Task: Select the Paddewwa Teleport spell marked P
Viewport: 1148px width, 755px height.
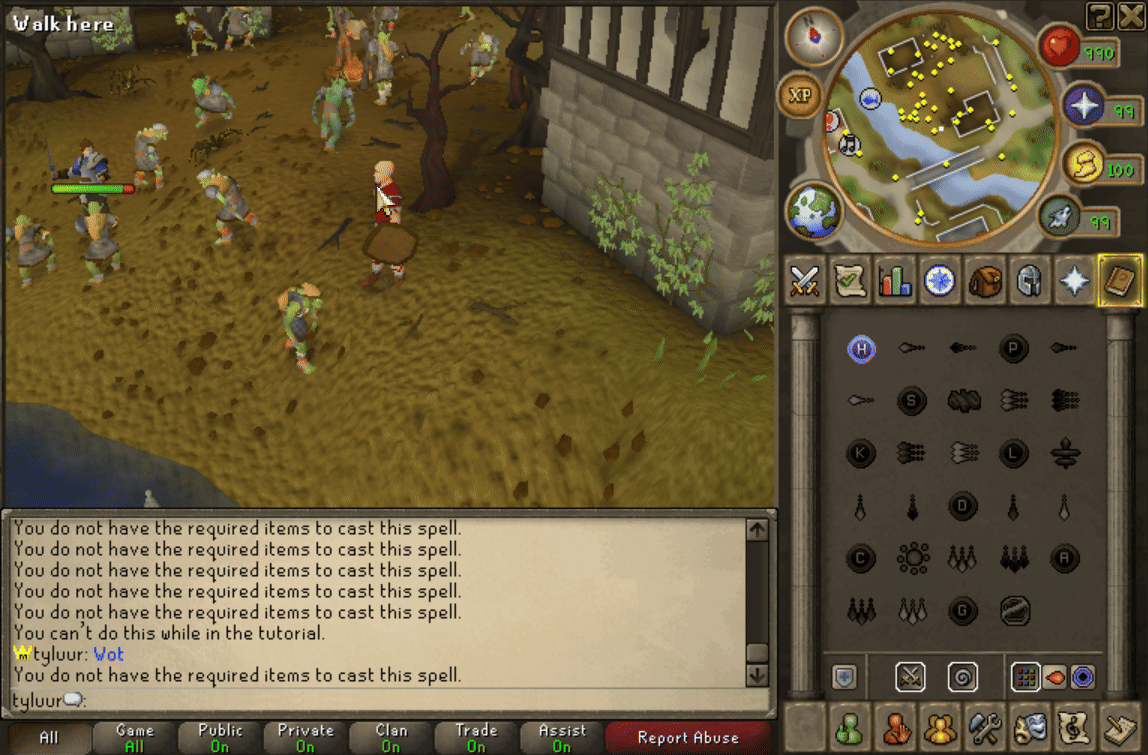Action: [1014, 349]
